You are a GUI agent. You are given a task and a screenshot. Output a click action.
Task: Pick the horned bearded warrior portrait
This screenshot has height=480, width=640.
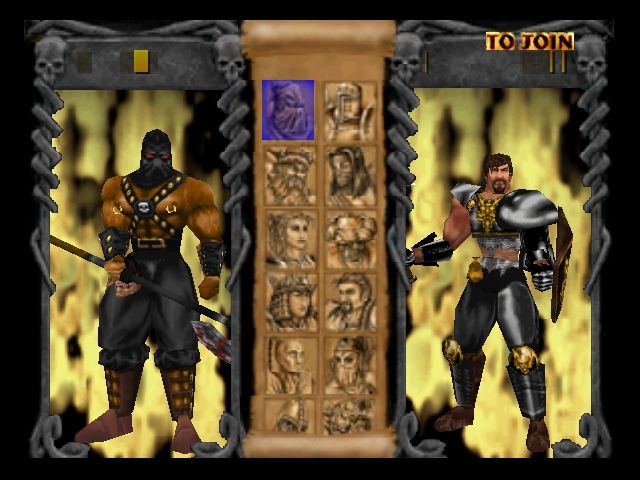pyautogui.click(x=288, y=173)
